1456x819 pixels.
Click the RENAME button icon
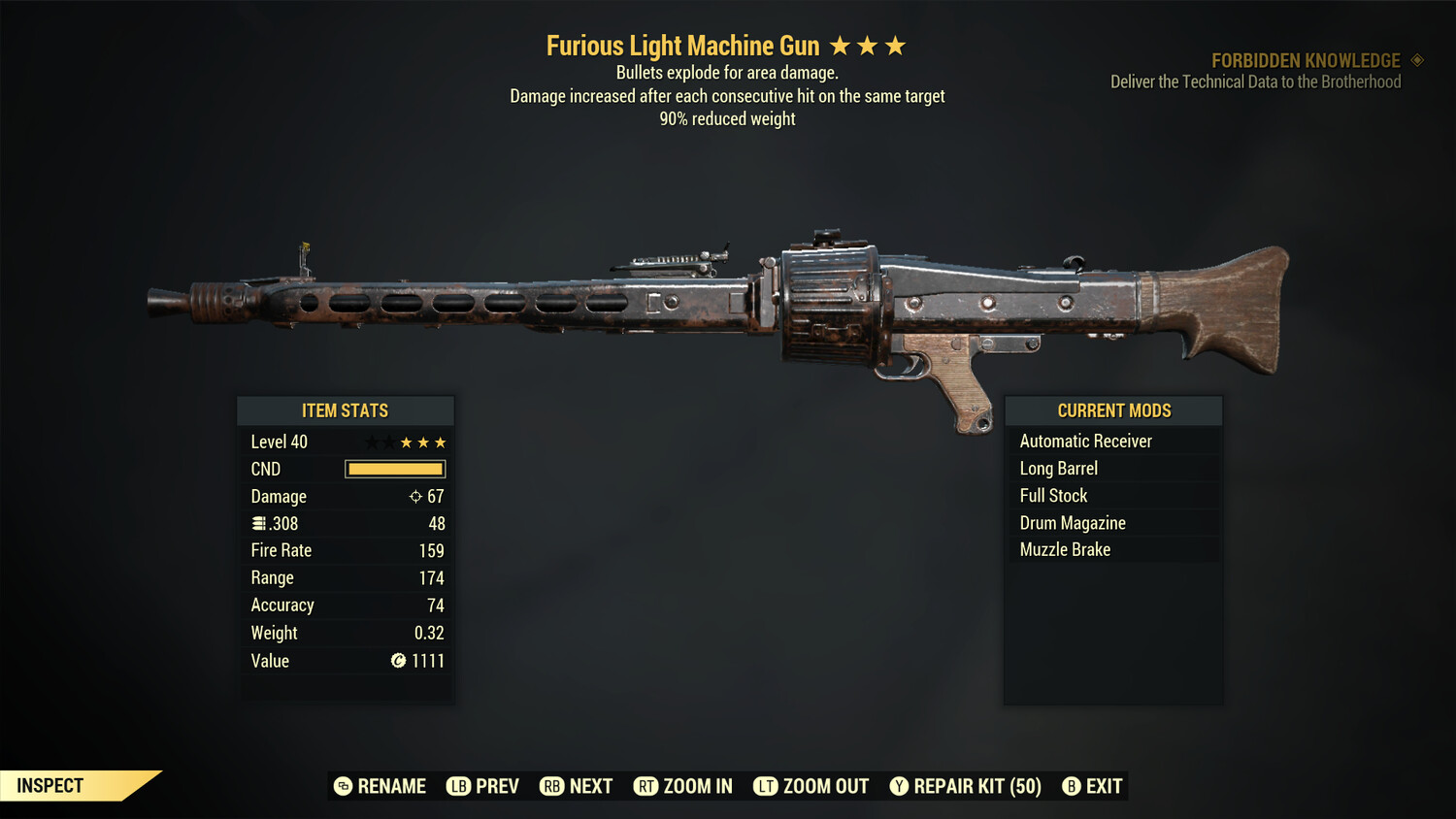[342, 786]
